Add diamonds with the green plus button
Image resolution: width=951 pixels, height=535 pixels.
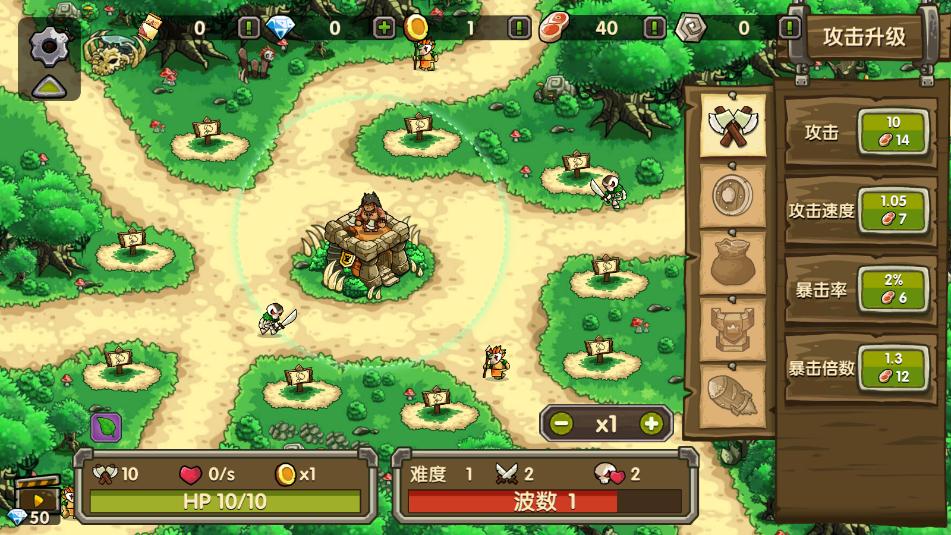[x=384, y=28]
